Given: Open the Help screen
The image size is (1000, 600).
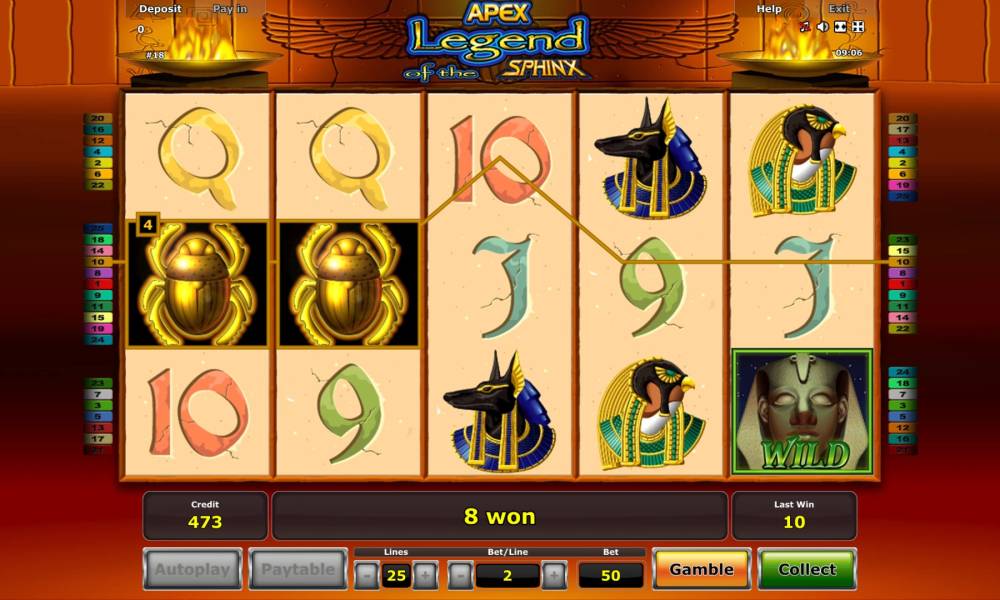Looking at the screenshot, I should click(769, 9).
